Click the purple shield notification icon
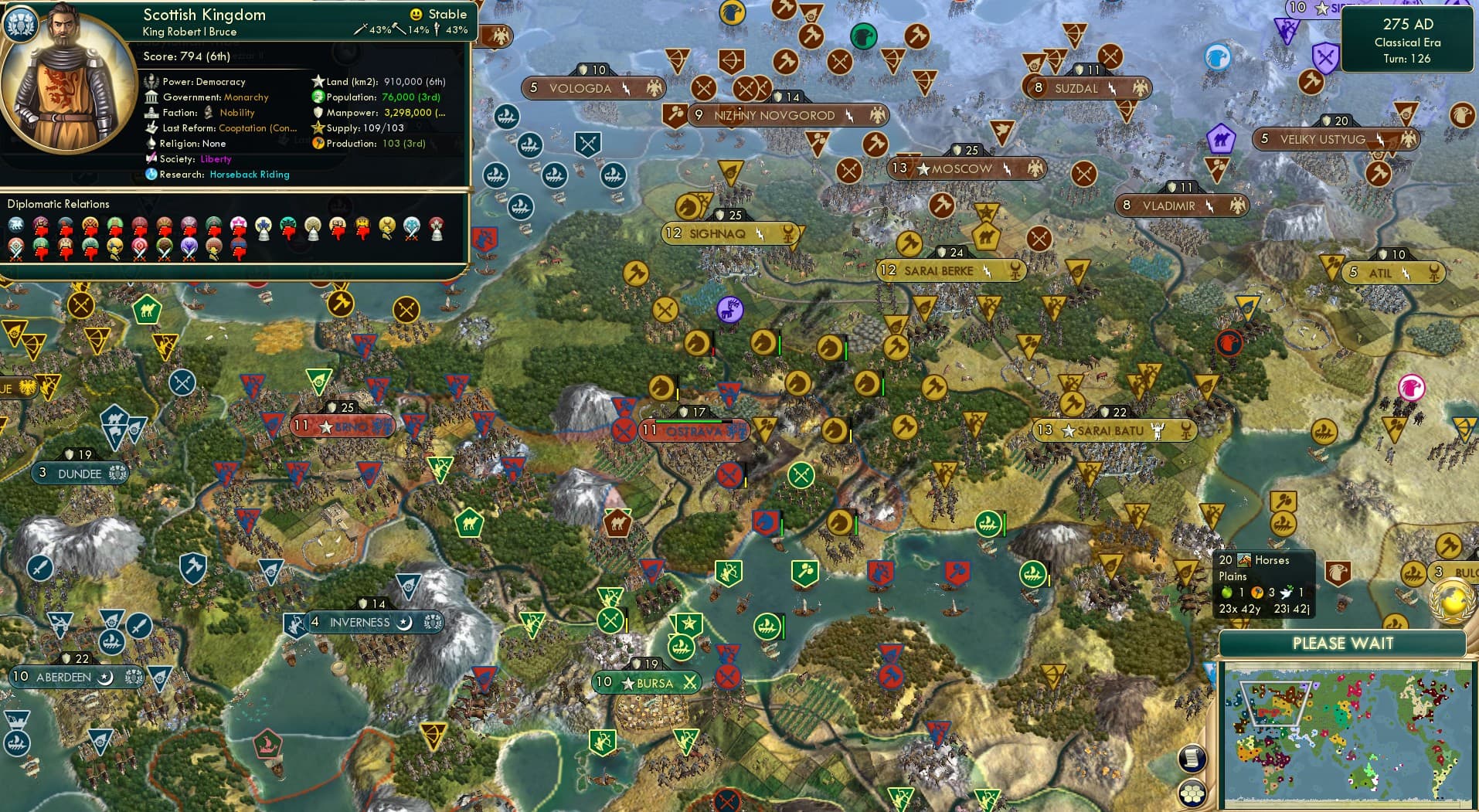The width and height of the screenshot is (1479, 812). [x=1326, y=57]
